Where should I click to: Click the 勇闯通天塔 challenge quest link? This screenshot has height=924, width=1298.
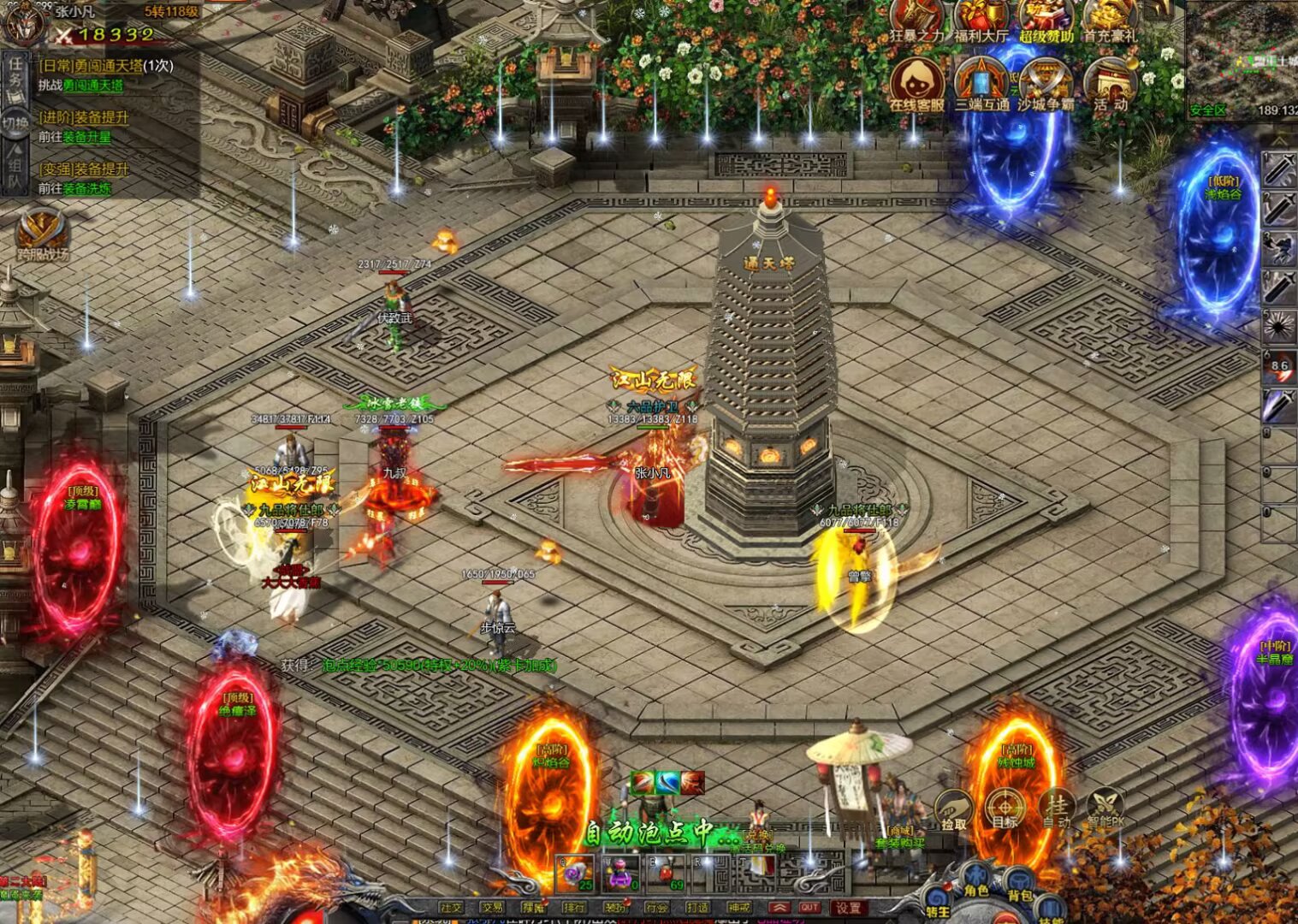(x=92, y=86)
